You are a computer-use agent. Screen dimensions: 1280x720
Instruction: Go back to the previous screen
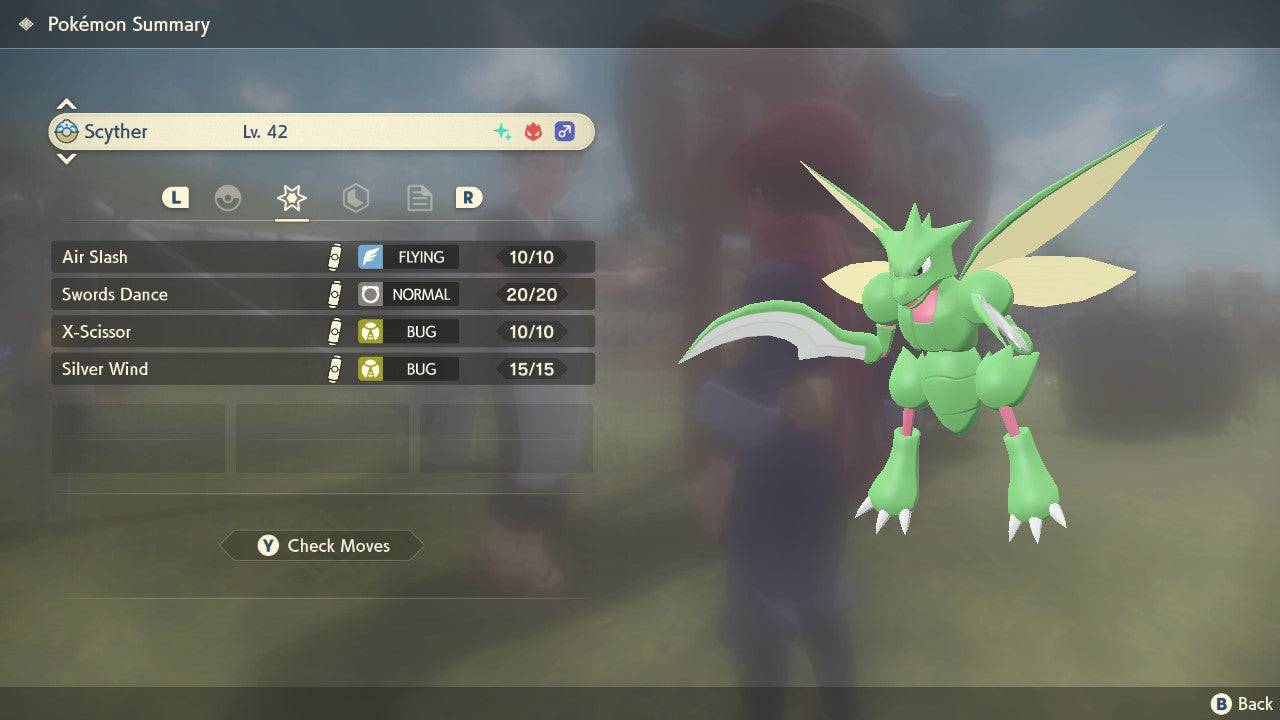[x=1243, y=704]
